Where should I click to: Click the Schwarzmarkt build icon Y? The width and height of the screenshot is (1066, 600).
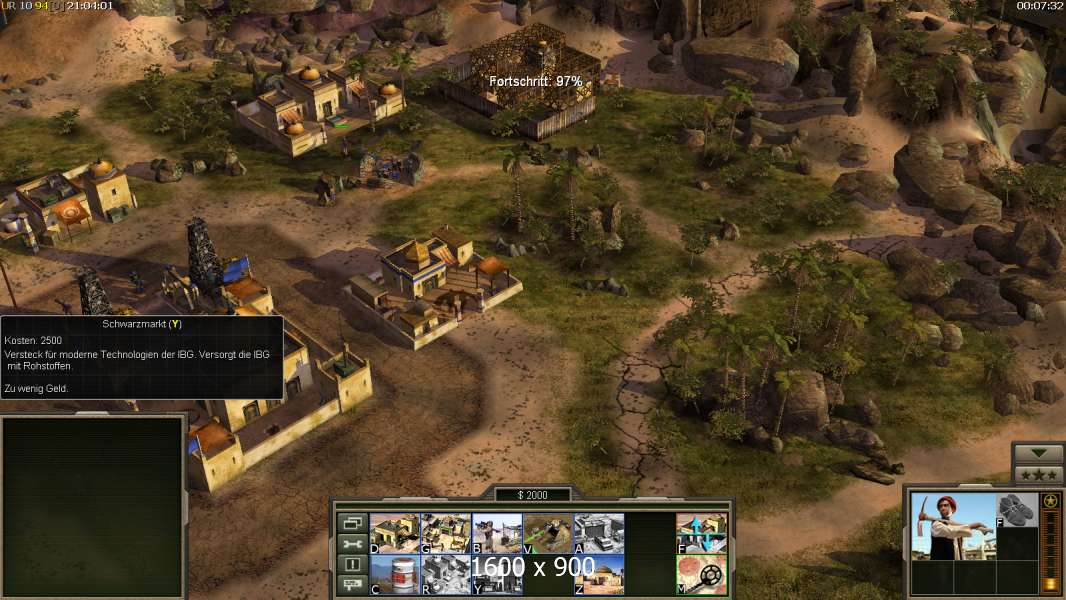(x=497, y=574)
